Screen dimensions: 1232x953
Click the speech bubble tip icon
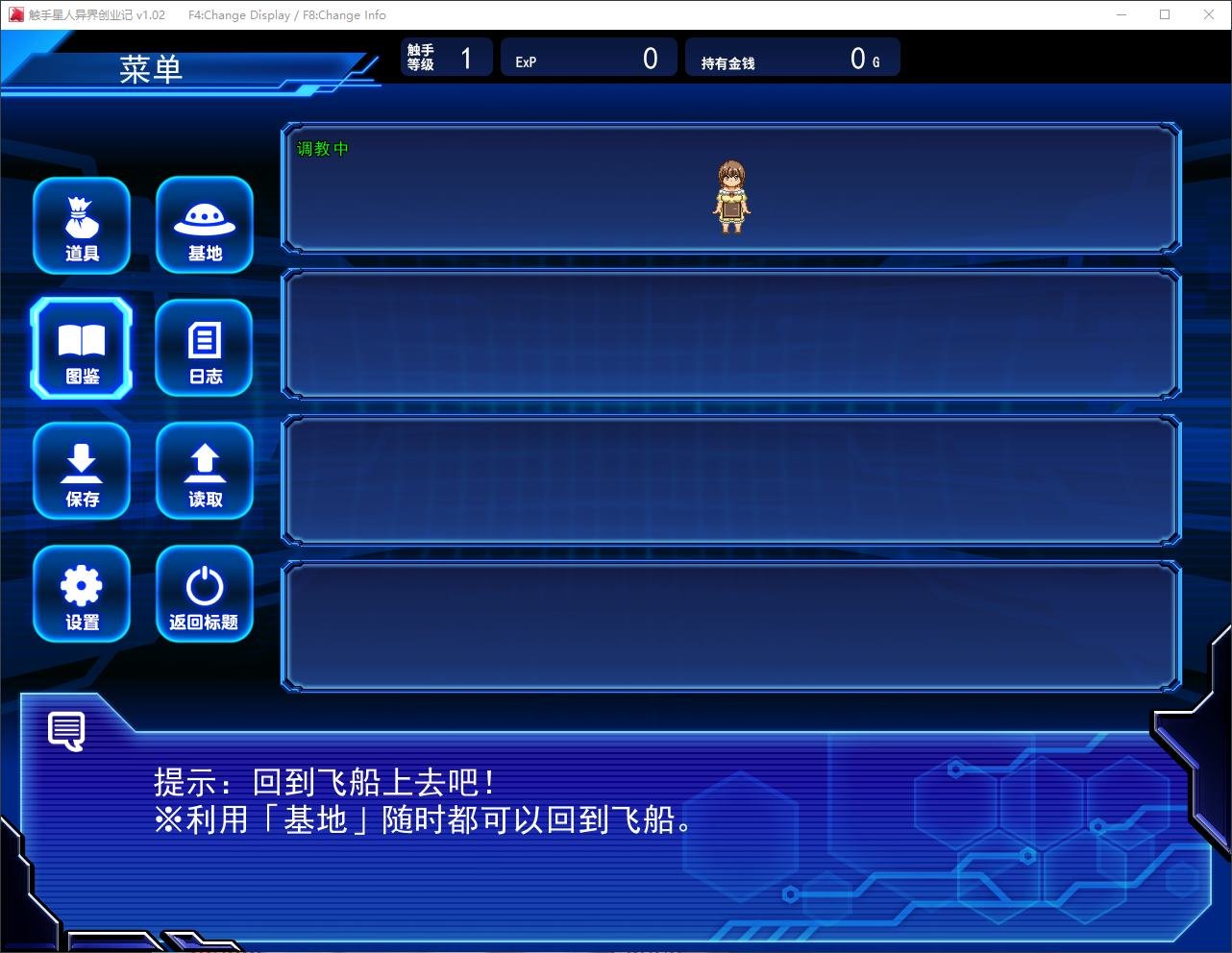coord(66,730)
